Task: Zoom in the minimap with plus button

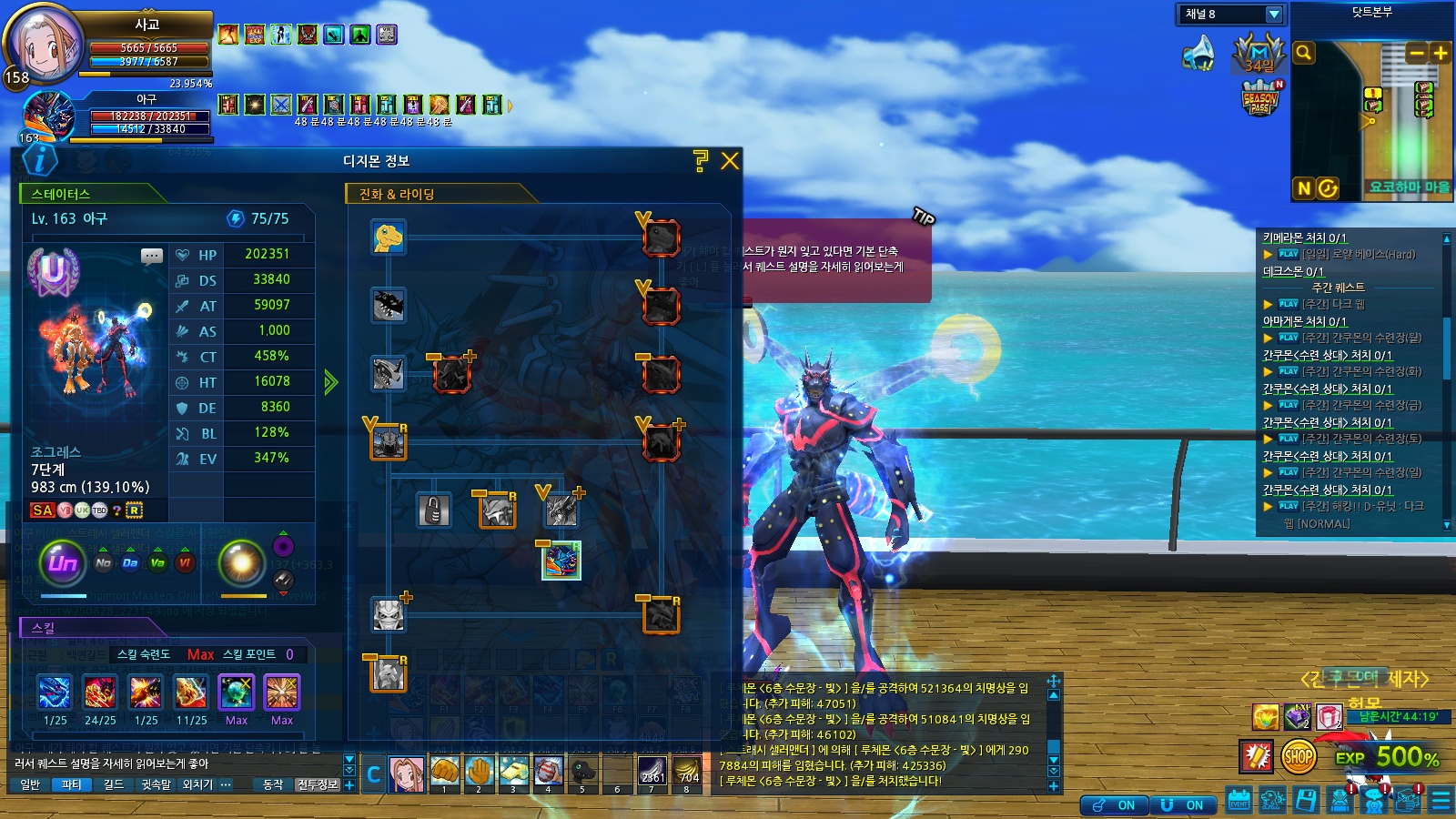Action: (1440, 53)
